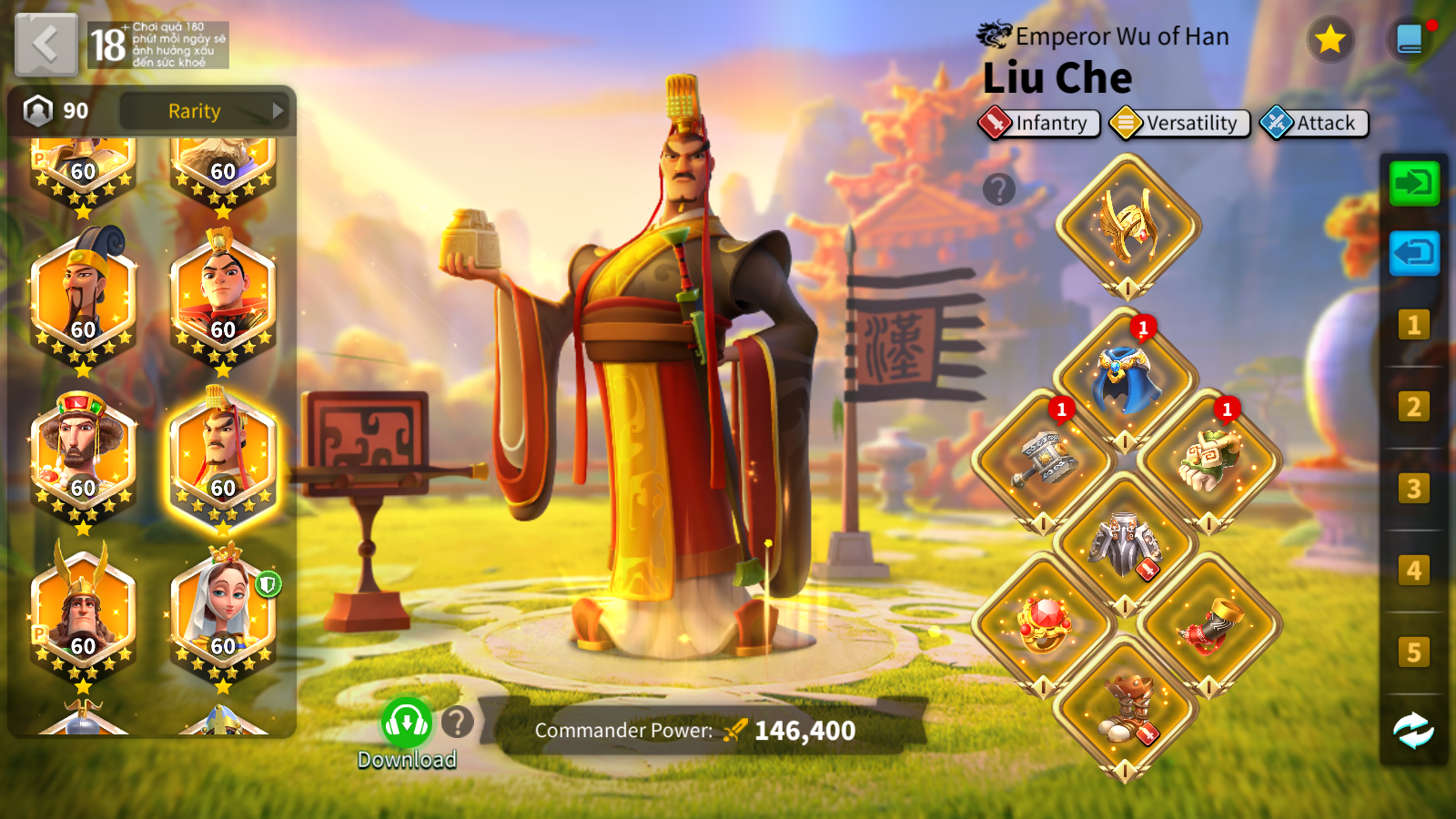Select the golden helmet equipment slot

[1127, 225]
